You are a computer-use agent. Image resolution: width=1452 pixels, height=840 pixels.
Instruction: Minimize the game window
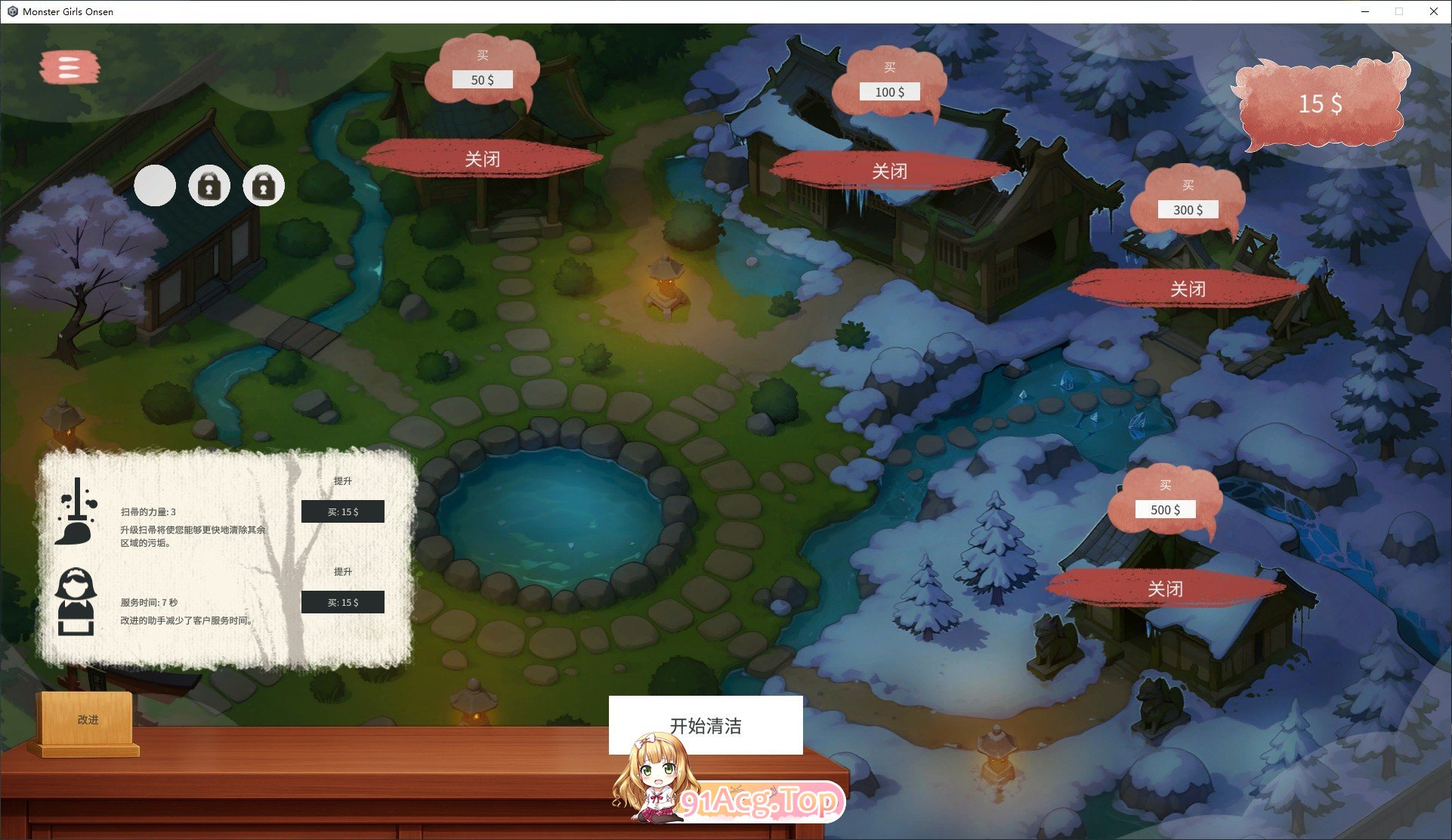1365,11
